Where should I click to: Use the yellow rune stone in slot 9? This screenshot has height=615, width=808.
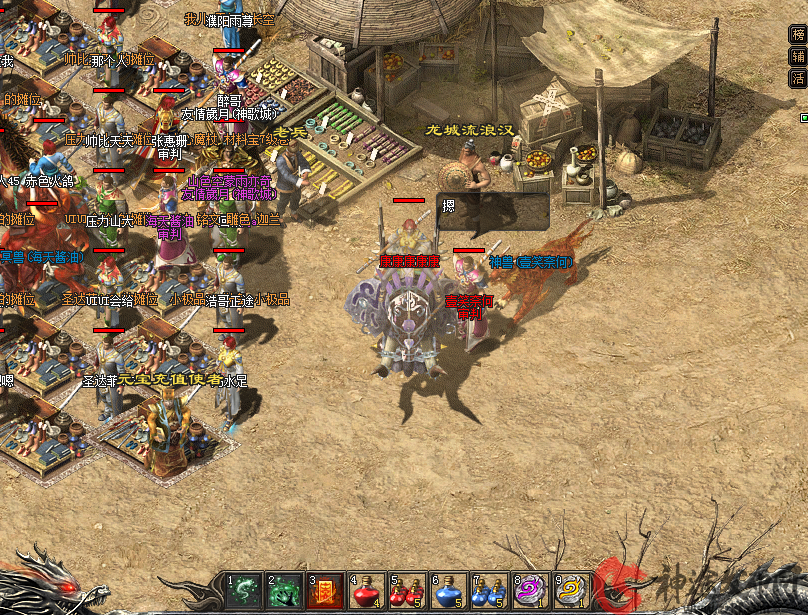[x=571, y=590]
